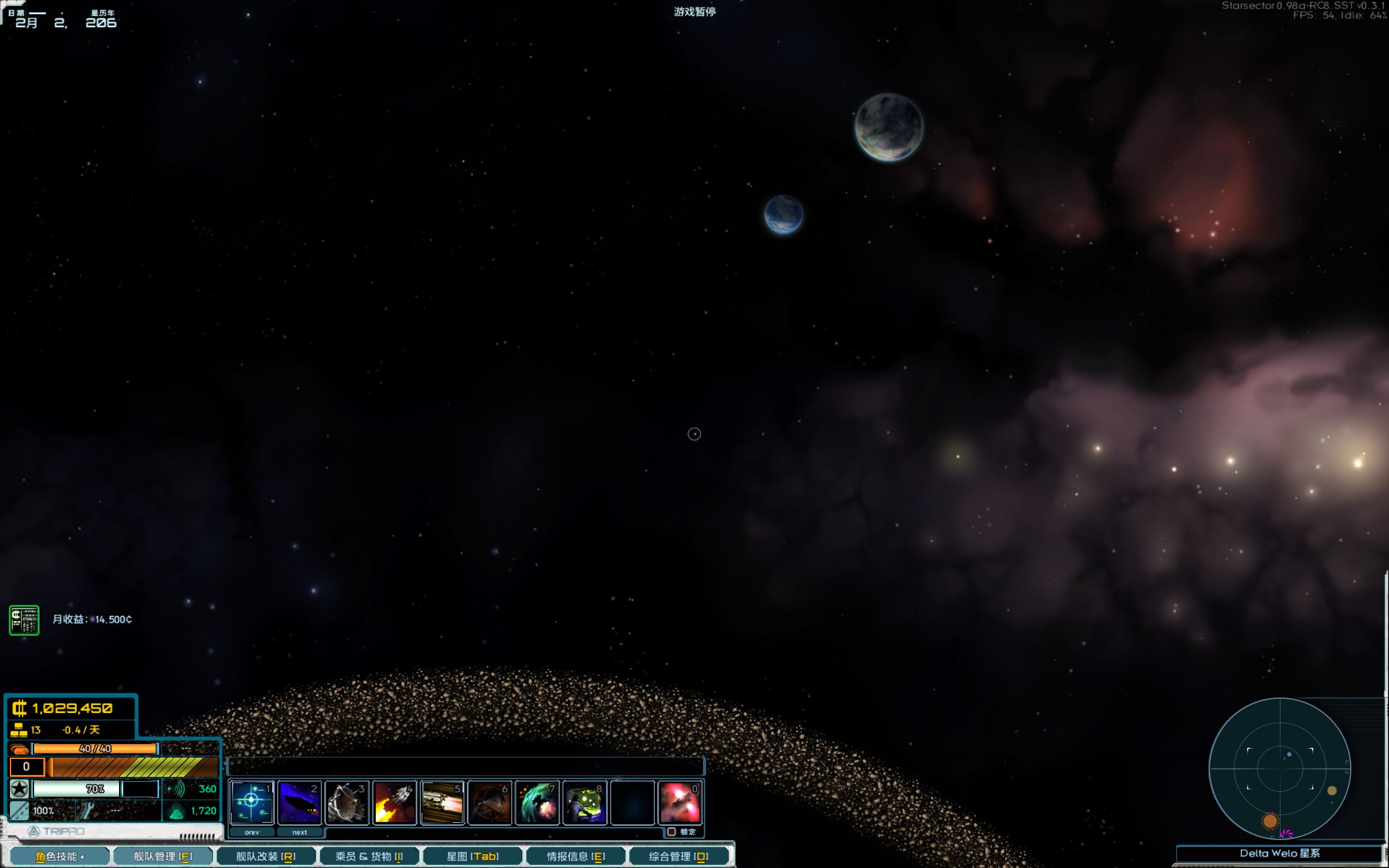This screenshot has width=1389, height=868.
Task: Open the 星图 star map
Action: (x=473, y=856)
